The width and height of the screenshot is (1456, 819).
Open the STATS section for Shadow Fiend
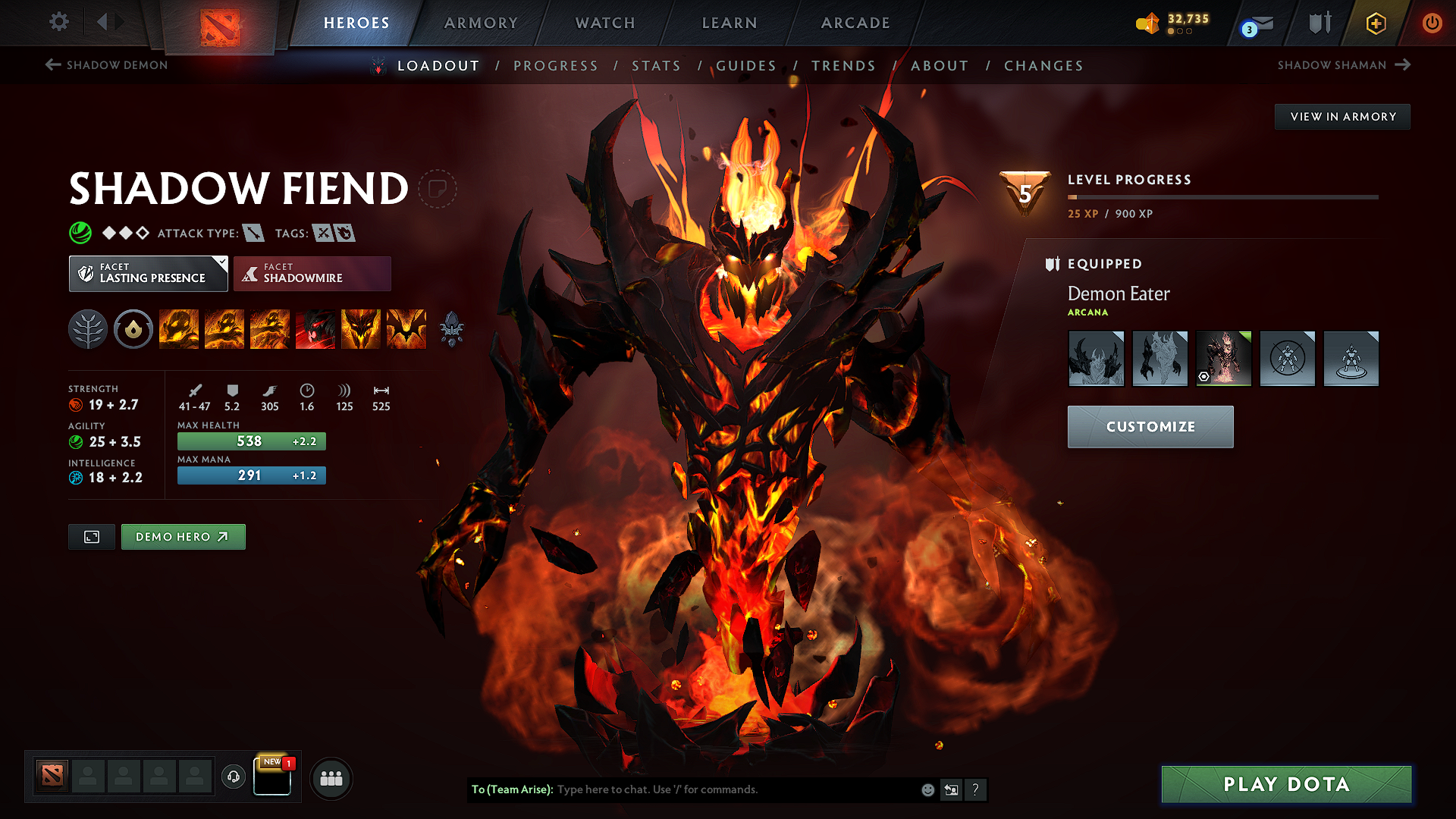click(656, 66)
